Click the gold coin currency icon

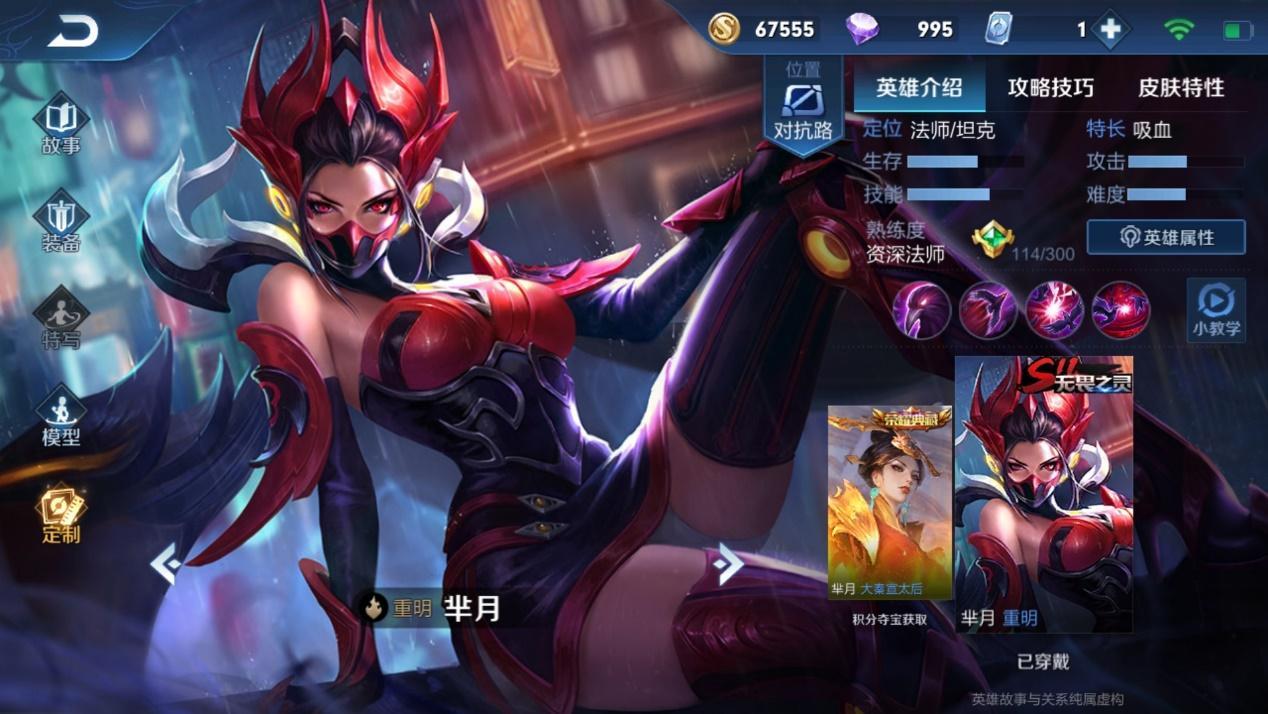(724, 30)
